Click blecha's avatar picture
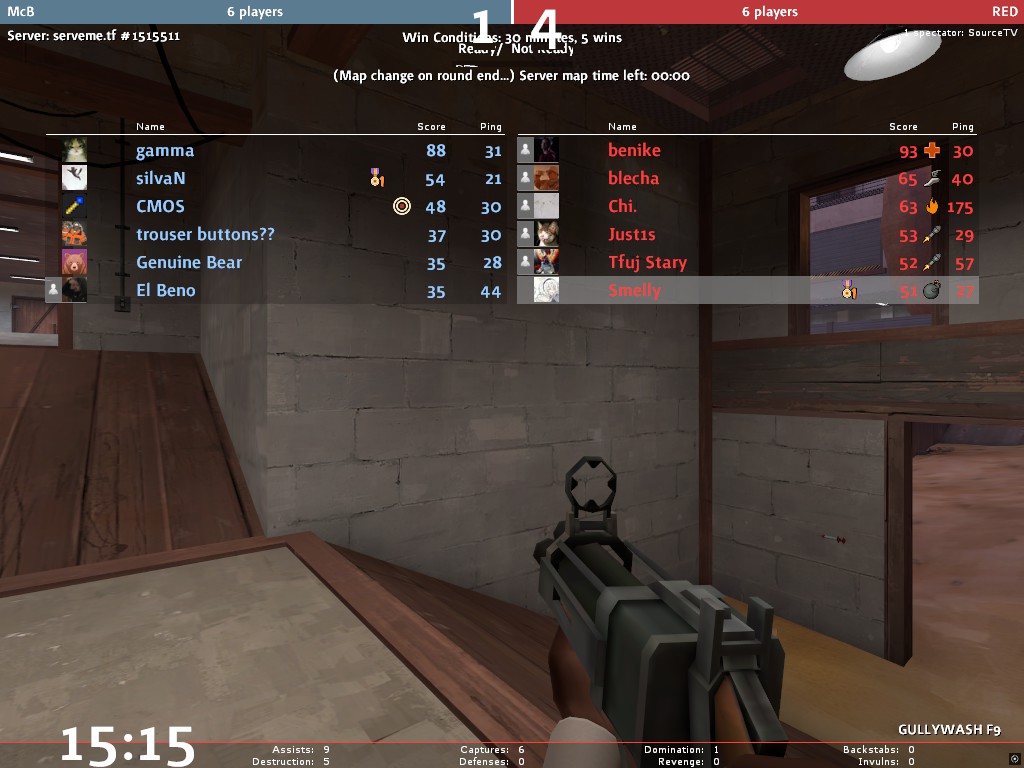1024x768 pixels. pos(546,179)
